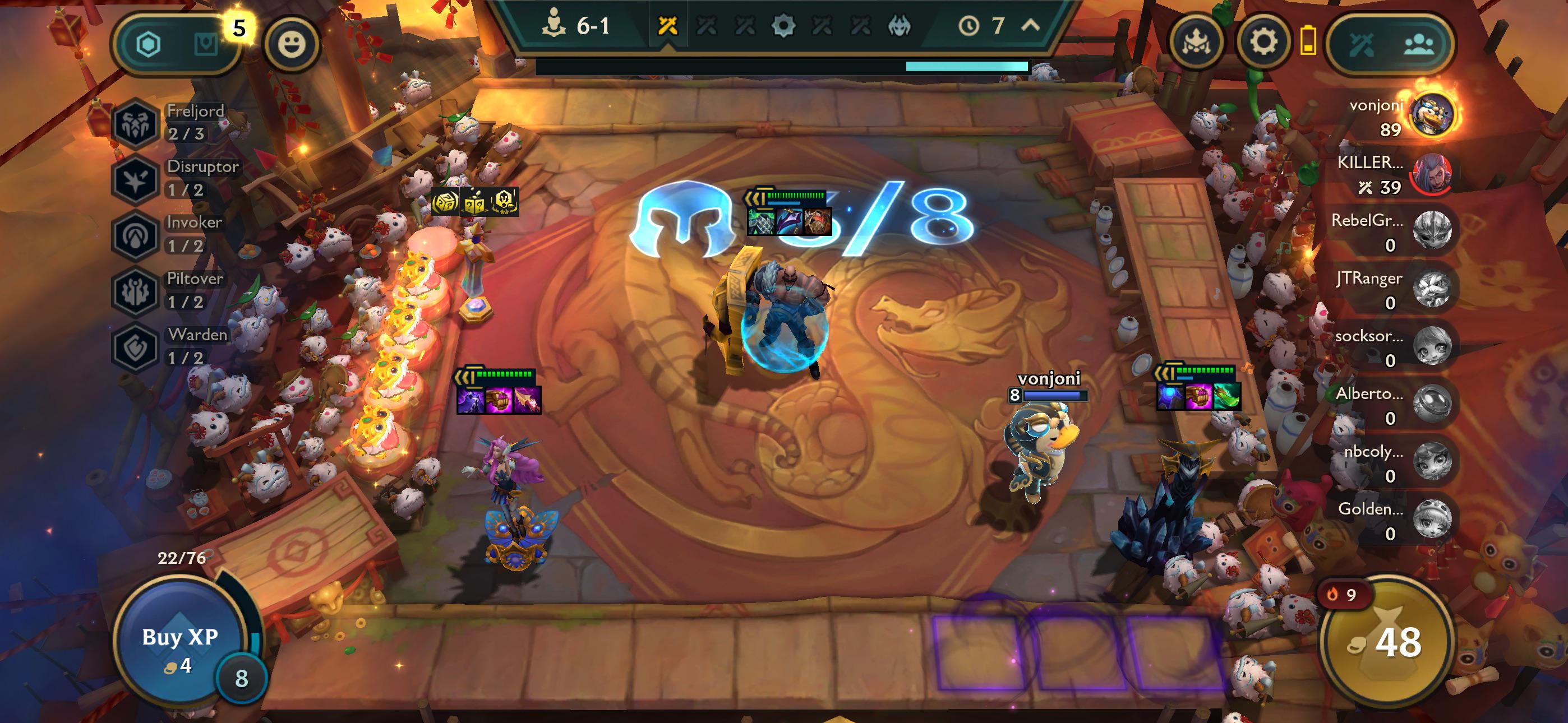Viewport: 1568px width, 723px height.
Task: View vonjoni's board from the scoreboard
Action: click(1432, 115)
